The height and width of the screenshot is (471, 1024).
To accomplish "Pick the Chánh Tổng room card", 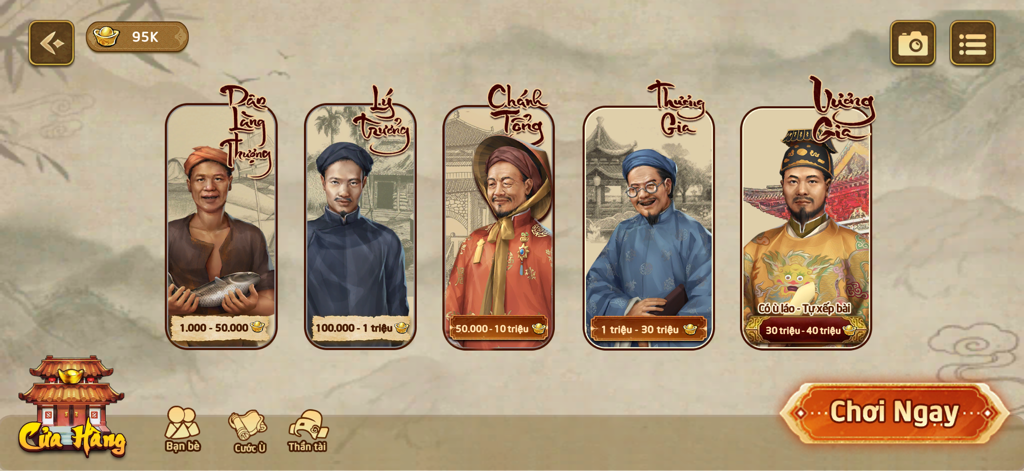I will [498, 228].
